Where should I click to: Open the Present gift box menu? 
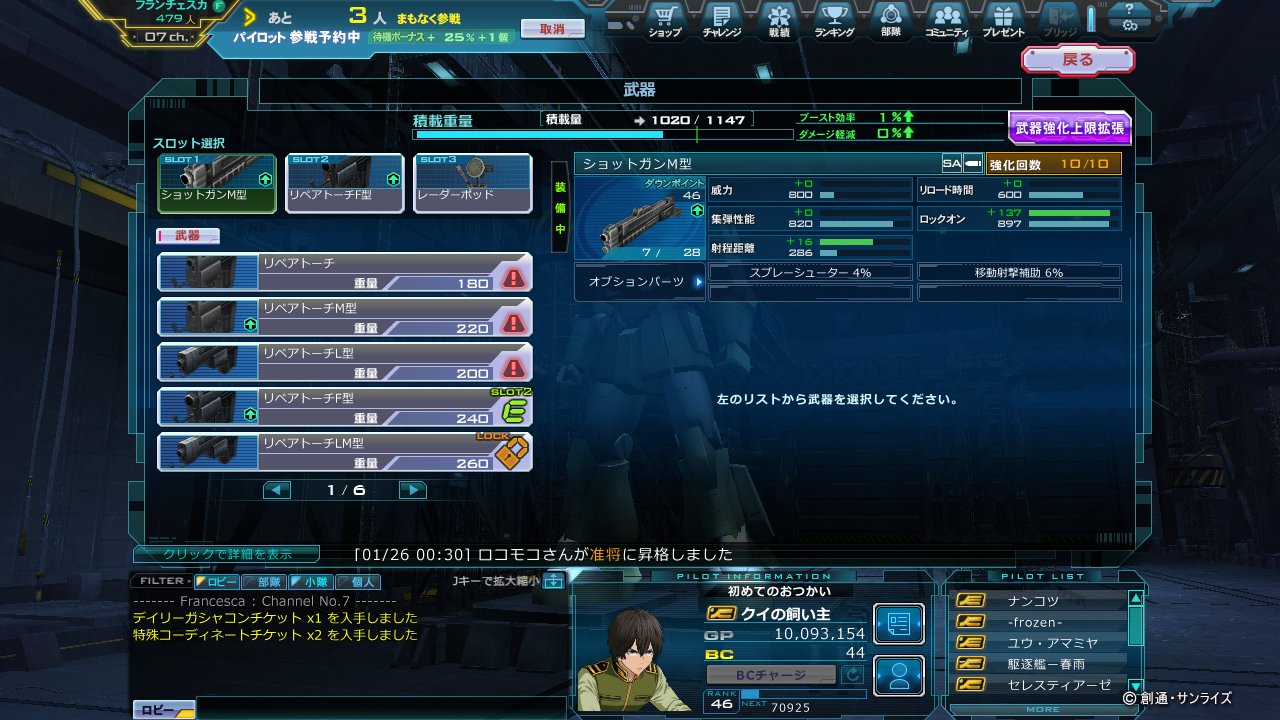point(1003,20)
